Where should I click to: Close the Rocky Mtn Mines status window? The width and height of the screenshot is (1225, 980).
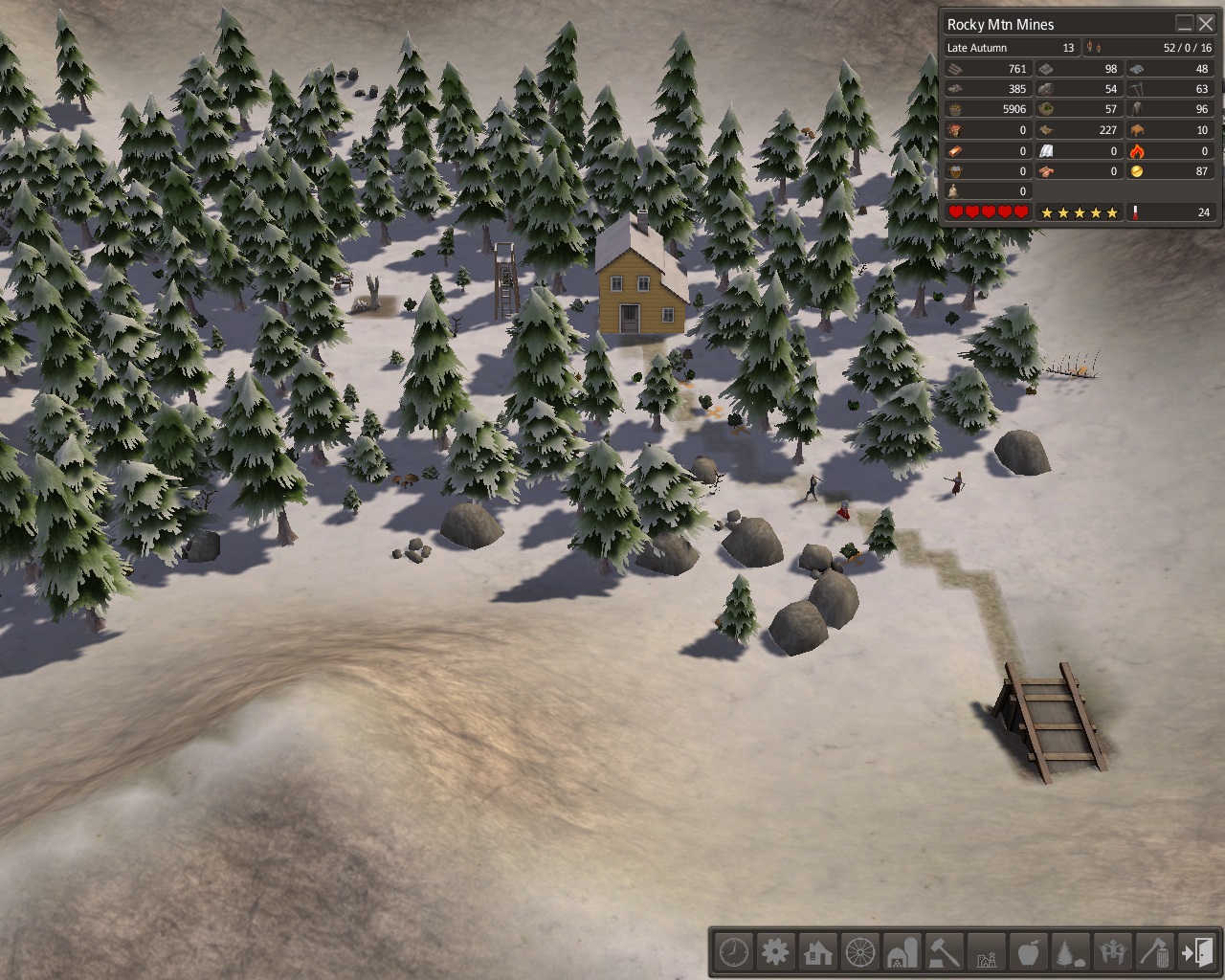pos(1206,24)
